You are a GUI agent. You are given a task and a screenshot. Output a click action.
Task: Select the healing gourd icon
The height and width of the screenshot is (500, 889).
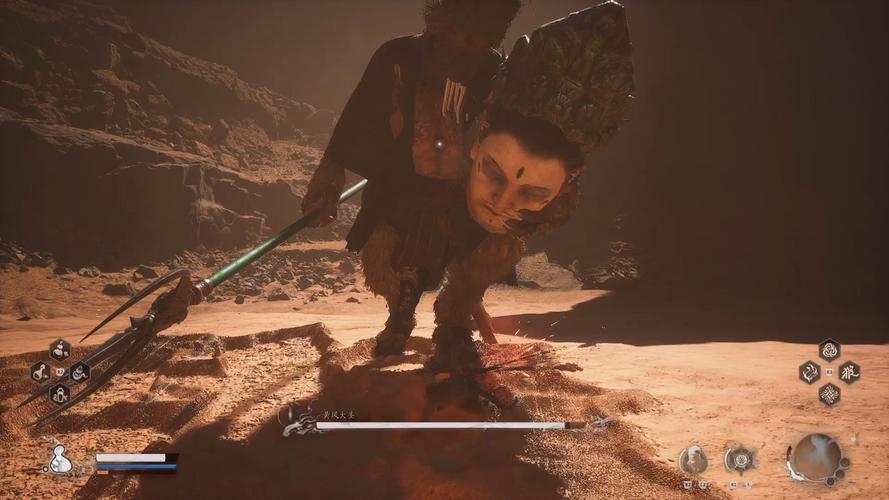pyautogui.click(x=60, y=459)
